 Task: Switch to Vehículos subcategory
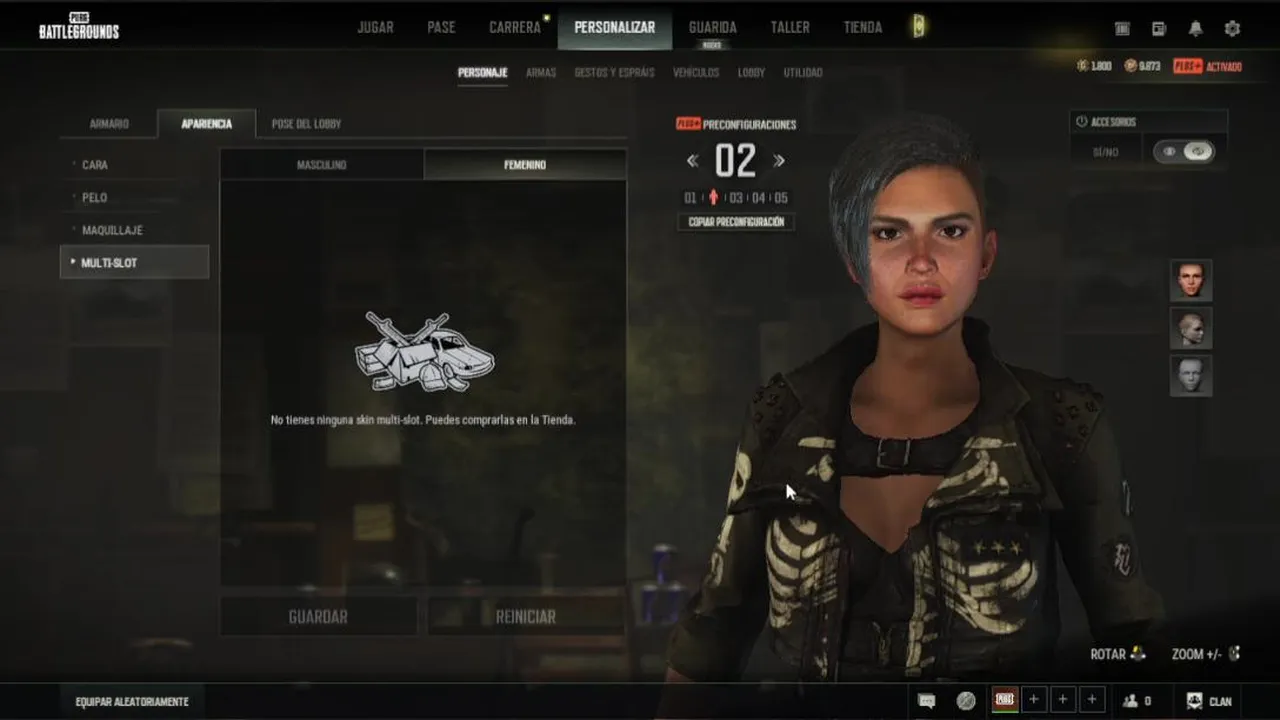click(x=696, y=73)
